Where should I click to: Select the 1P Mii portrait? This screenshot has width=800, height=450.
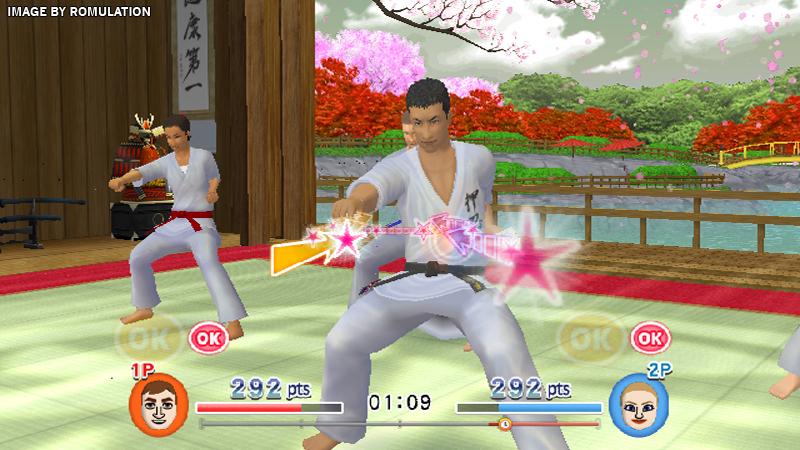pos(158,405)
